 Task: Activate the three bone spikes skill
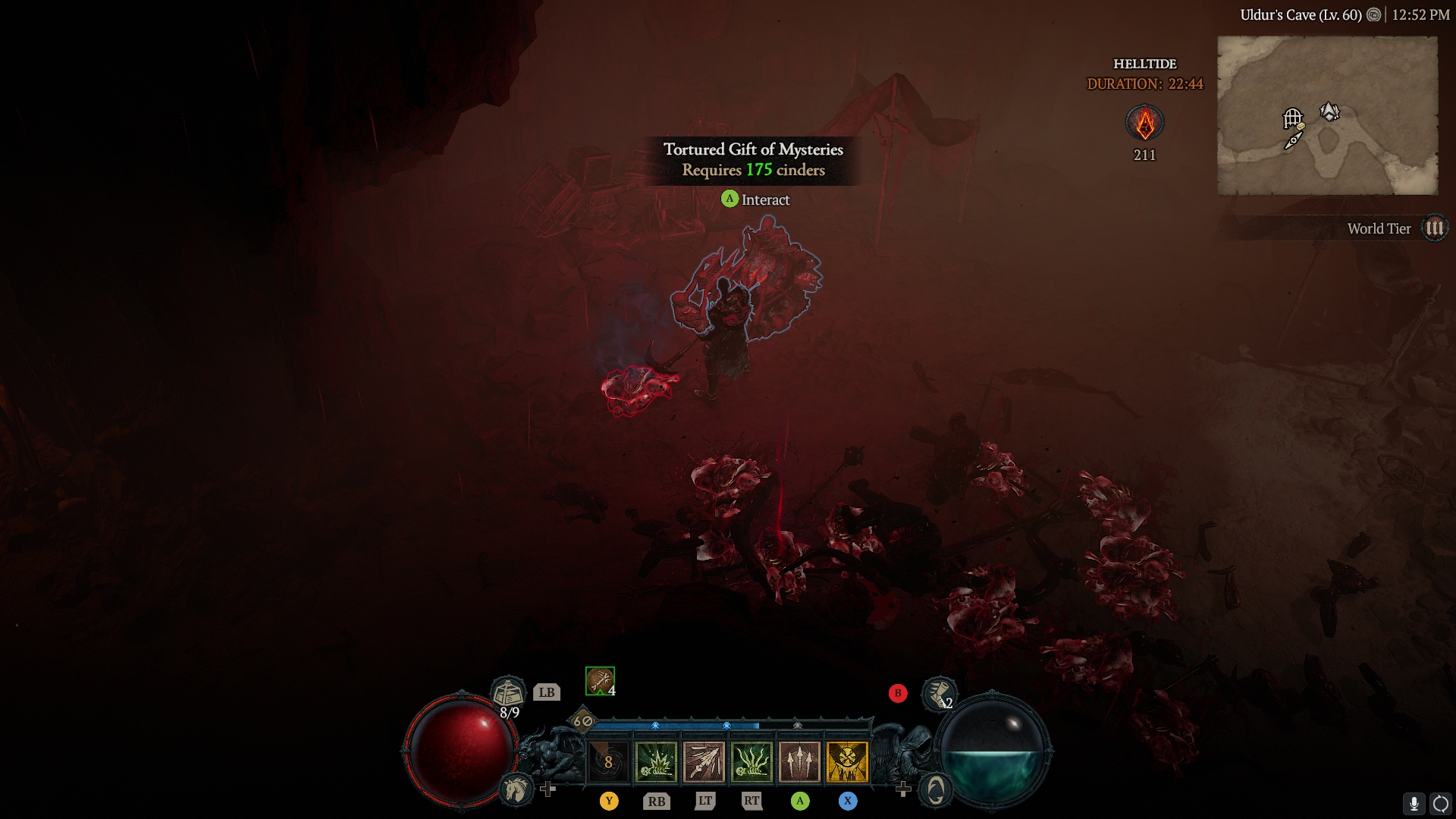click(799, 762)
